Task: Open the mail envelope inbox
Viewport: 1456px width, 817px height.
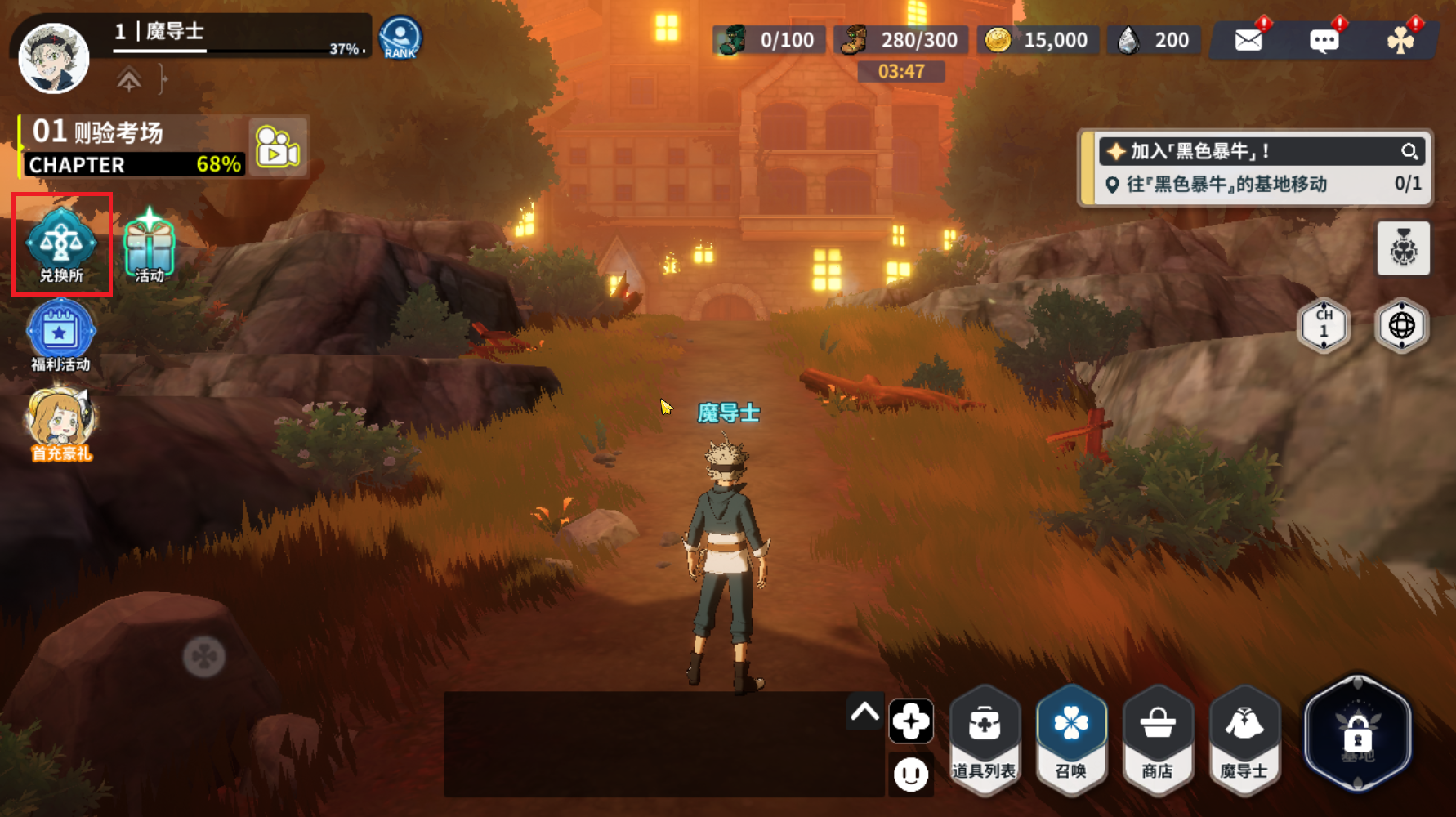Action: point(1248,40)
